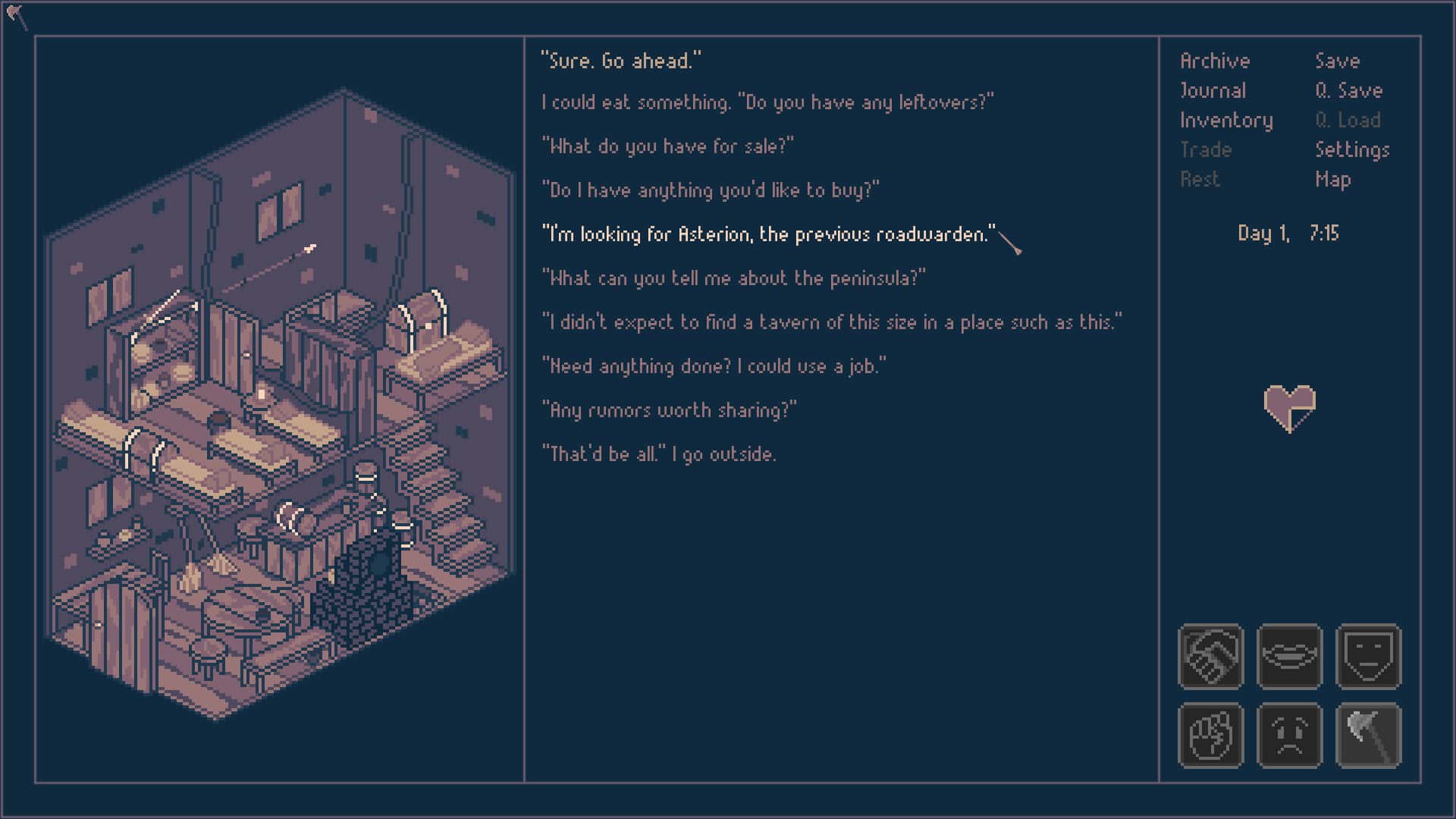
Task: Choose the dialogue option 'Sure. Go ahead.'
Action: pyautogui.click(x=620, y=61)
